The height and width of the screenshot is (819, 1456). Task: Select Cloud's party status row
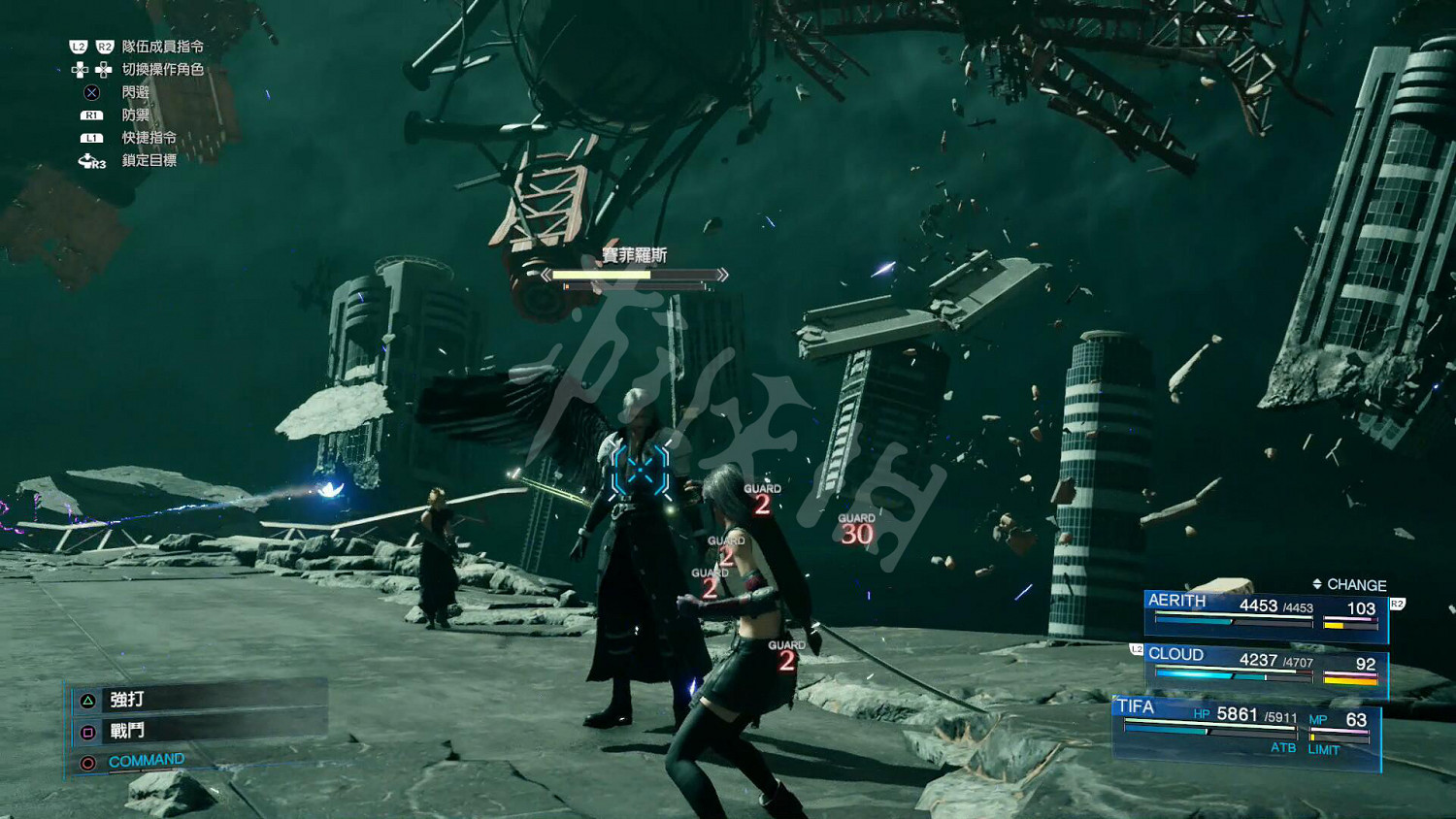click(x=1264, y=668)
